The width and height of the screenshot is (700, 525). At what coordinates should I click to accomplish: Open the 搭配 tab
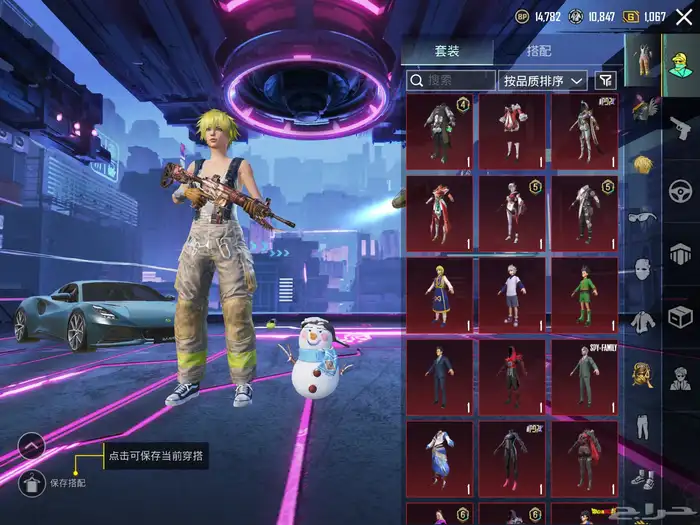tap(539, 51)
